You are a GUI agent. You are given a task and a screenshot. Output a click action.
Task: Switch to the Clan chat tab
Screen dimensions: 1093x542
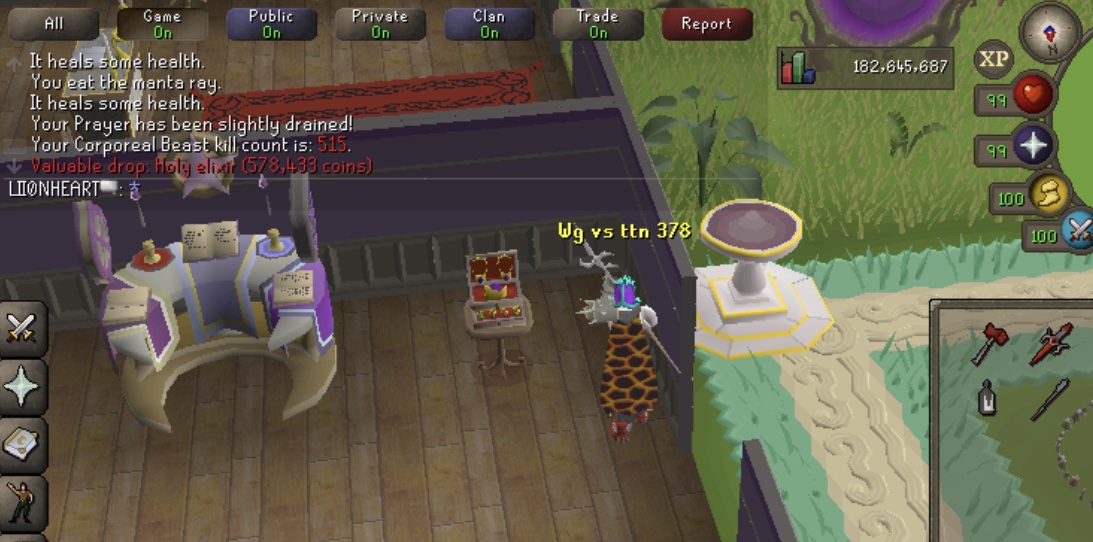click(488, 24)
